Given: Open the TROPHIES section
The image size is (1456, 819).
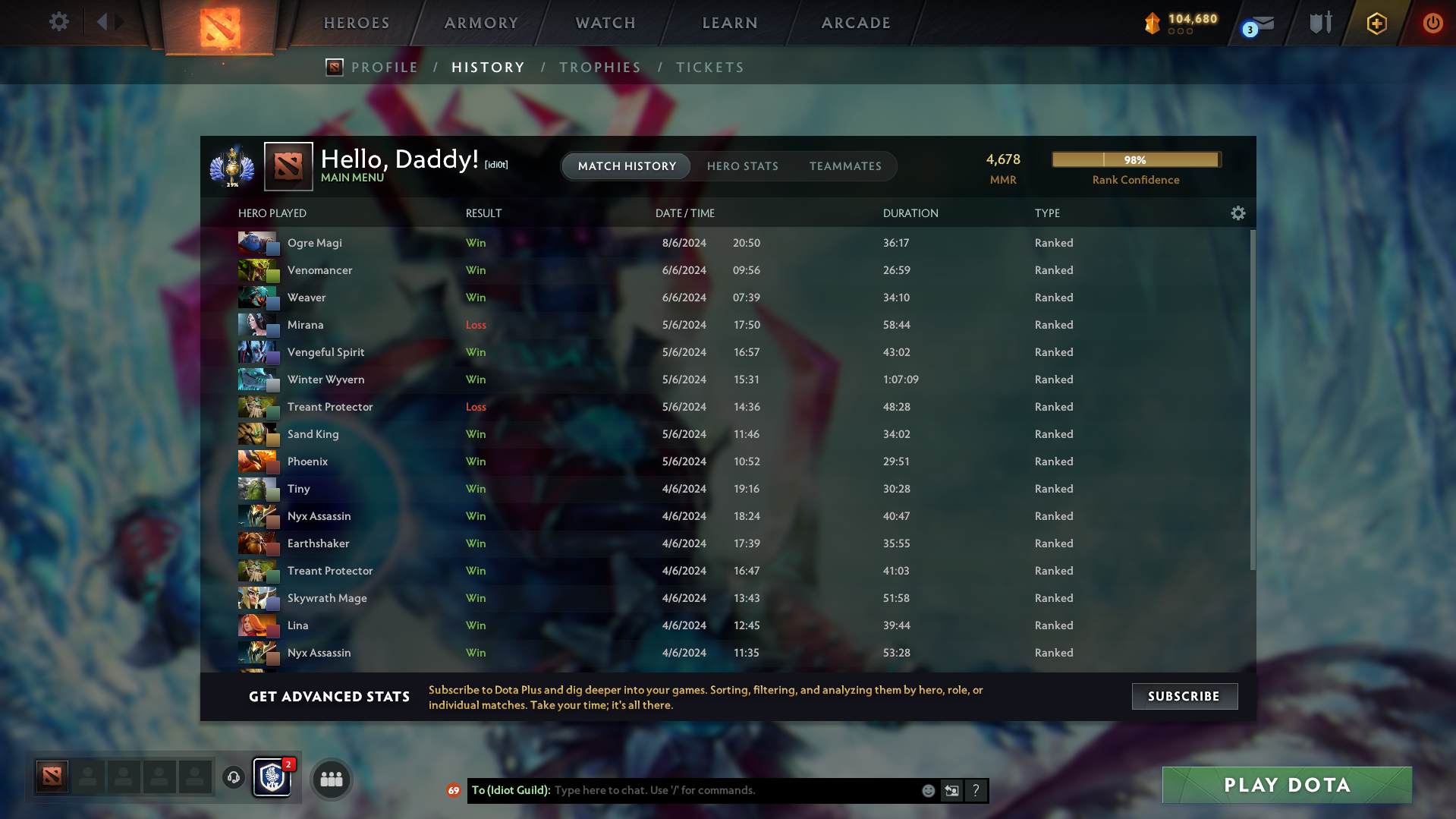Looking at the screenshot, I should pos(599,67).
